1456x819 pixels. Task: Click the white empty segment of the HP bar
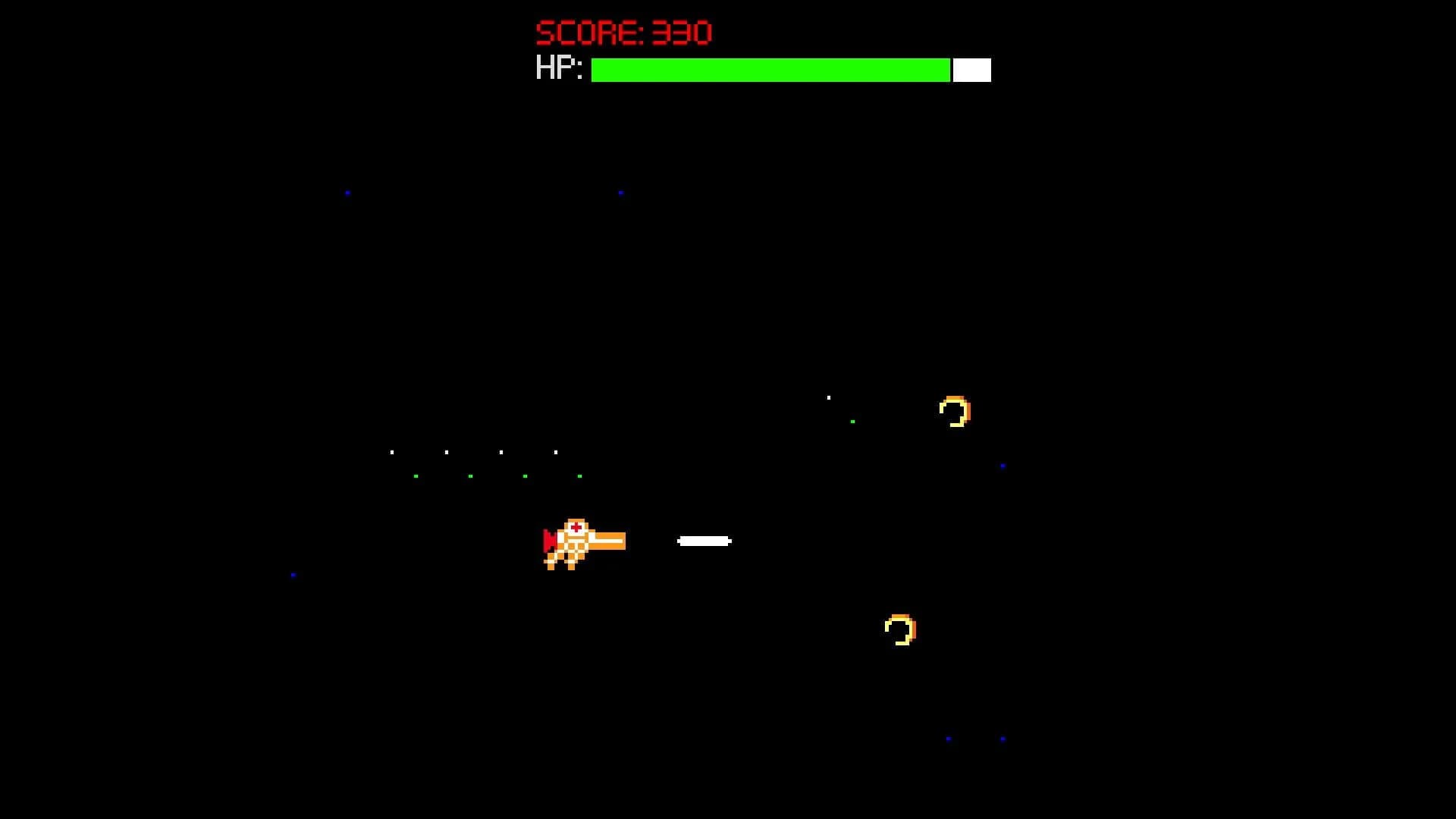tap(971, 70)
